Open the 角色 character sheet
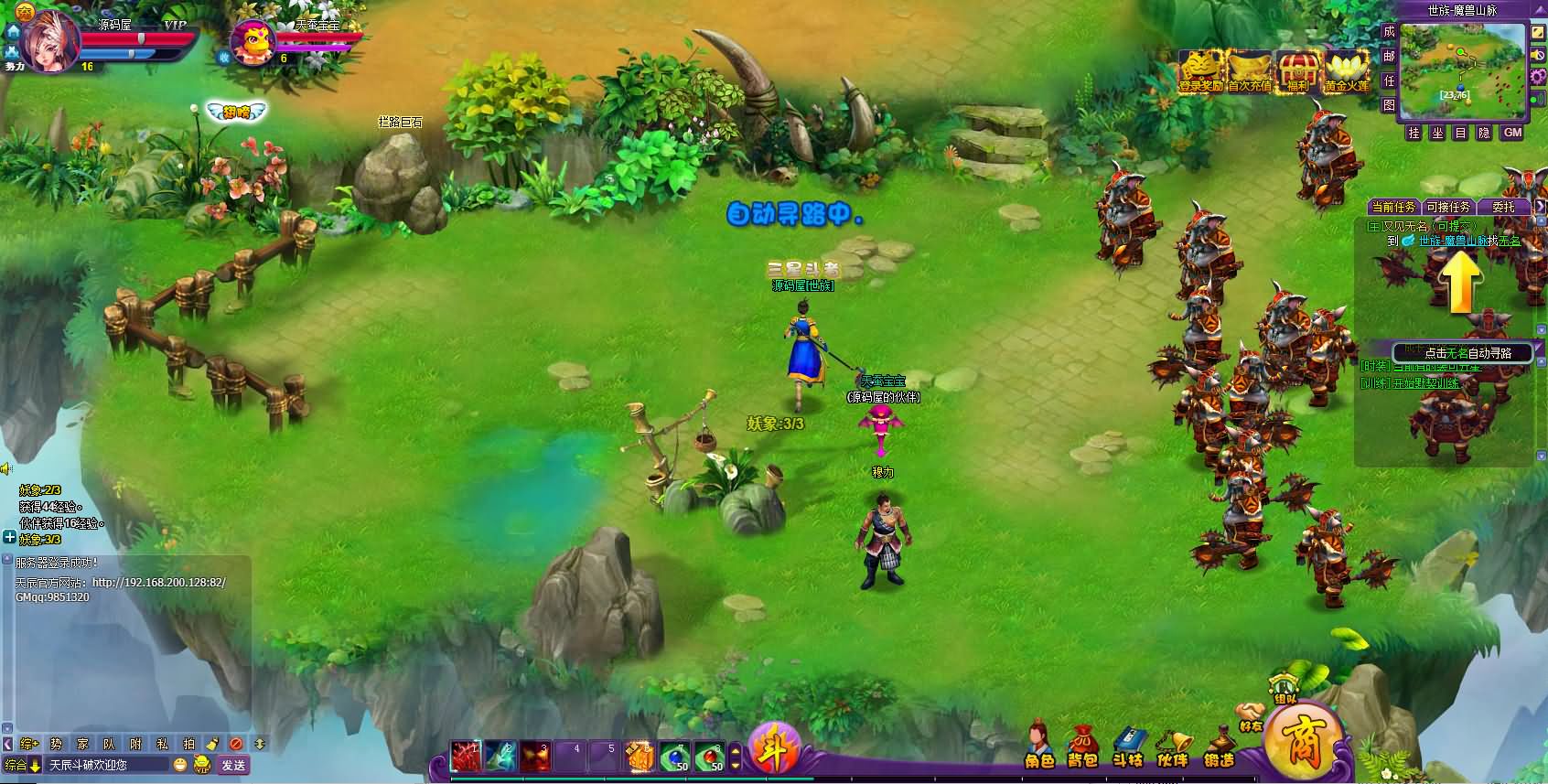 pos(1038,746)
